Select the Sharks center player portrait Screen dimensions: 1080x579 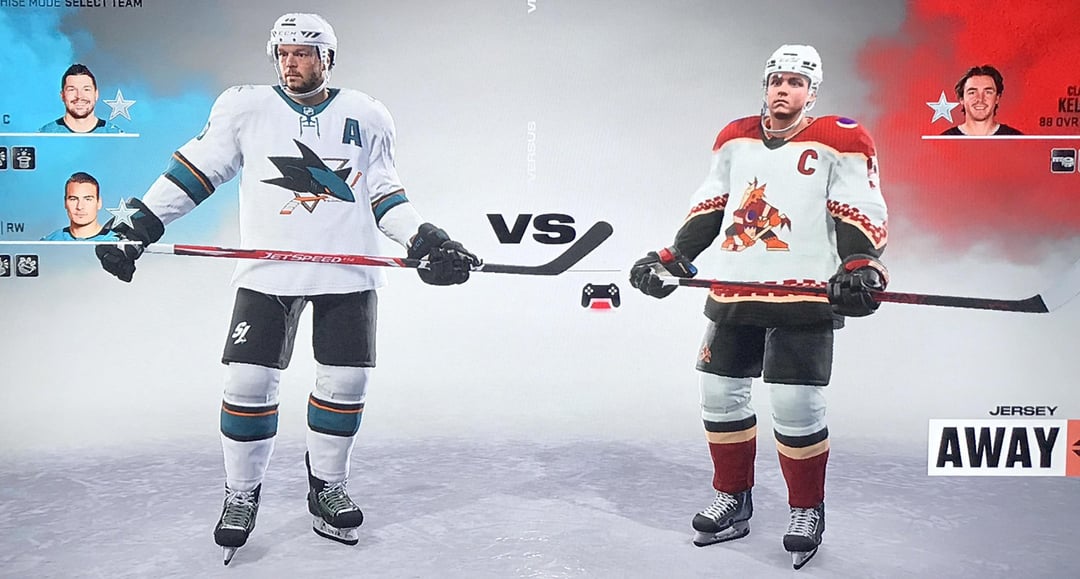[79, 99]
